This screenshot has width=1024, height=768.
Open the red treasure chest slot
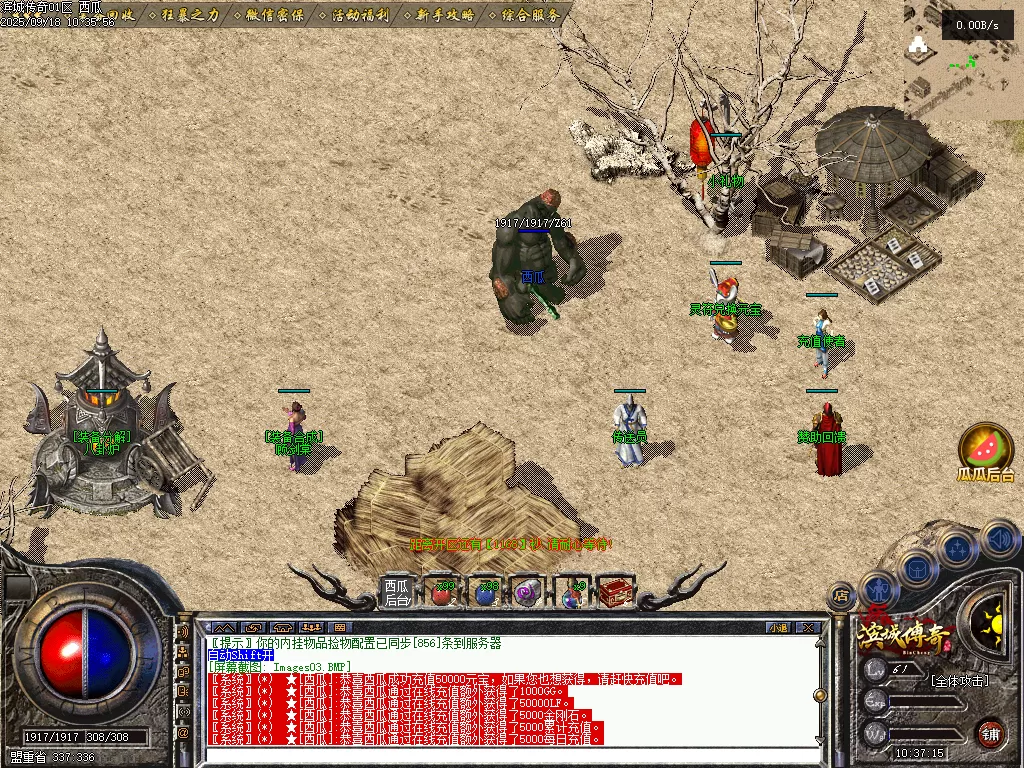615,593
